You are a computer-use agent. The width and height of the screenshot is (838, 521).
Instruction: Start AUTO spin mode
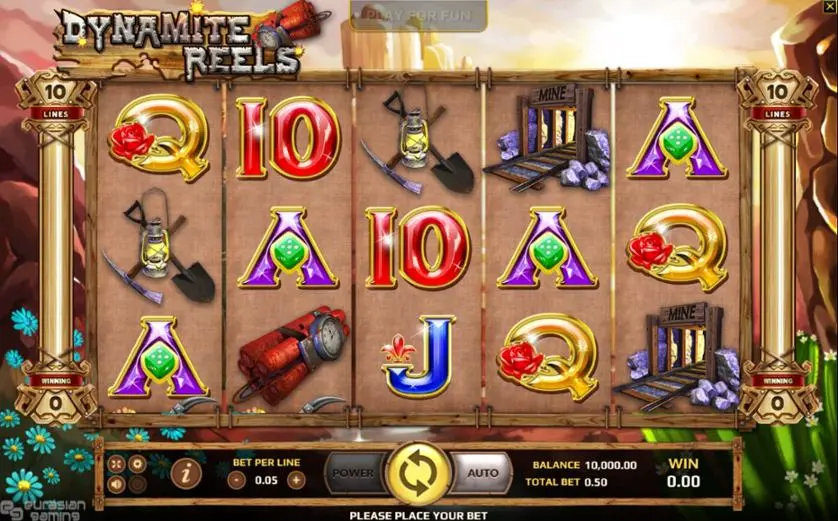click(482, 473)
